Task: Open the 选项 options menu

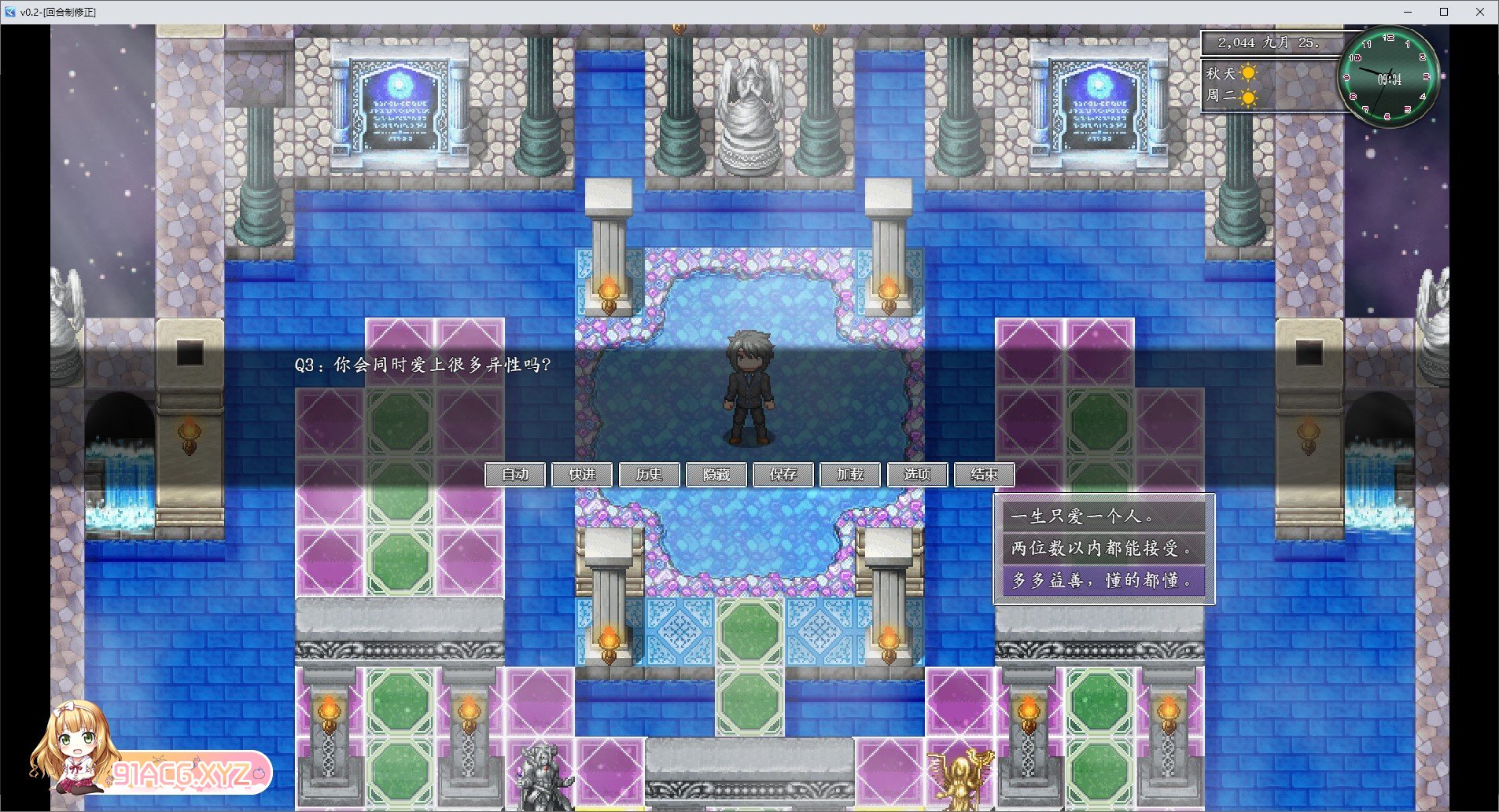Action: coord(917,475)
